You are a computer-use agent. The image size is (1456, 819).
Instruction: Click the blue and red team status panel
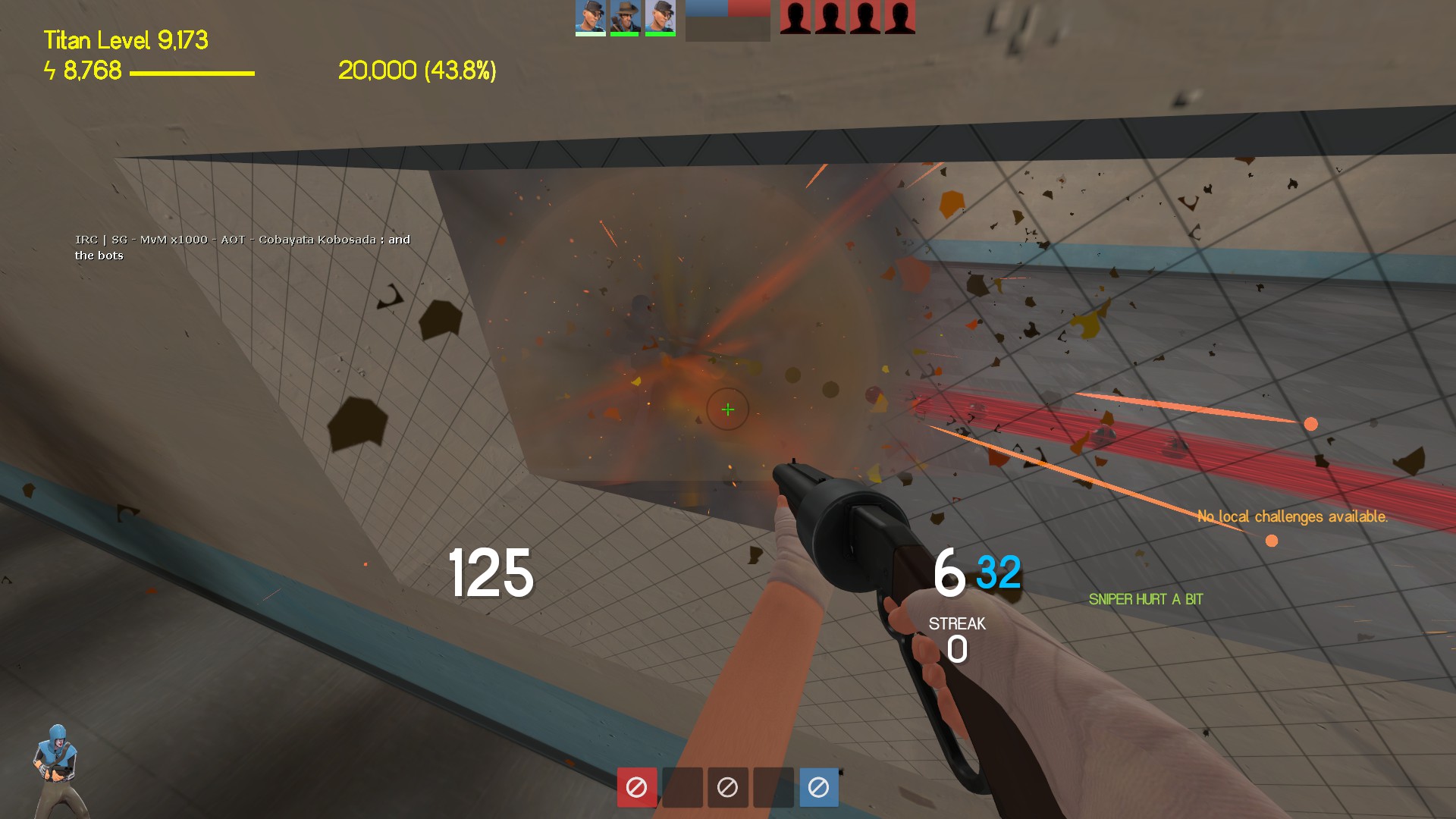[x=727, y=20]
